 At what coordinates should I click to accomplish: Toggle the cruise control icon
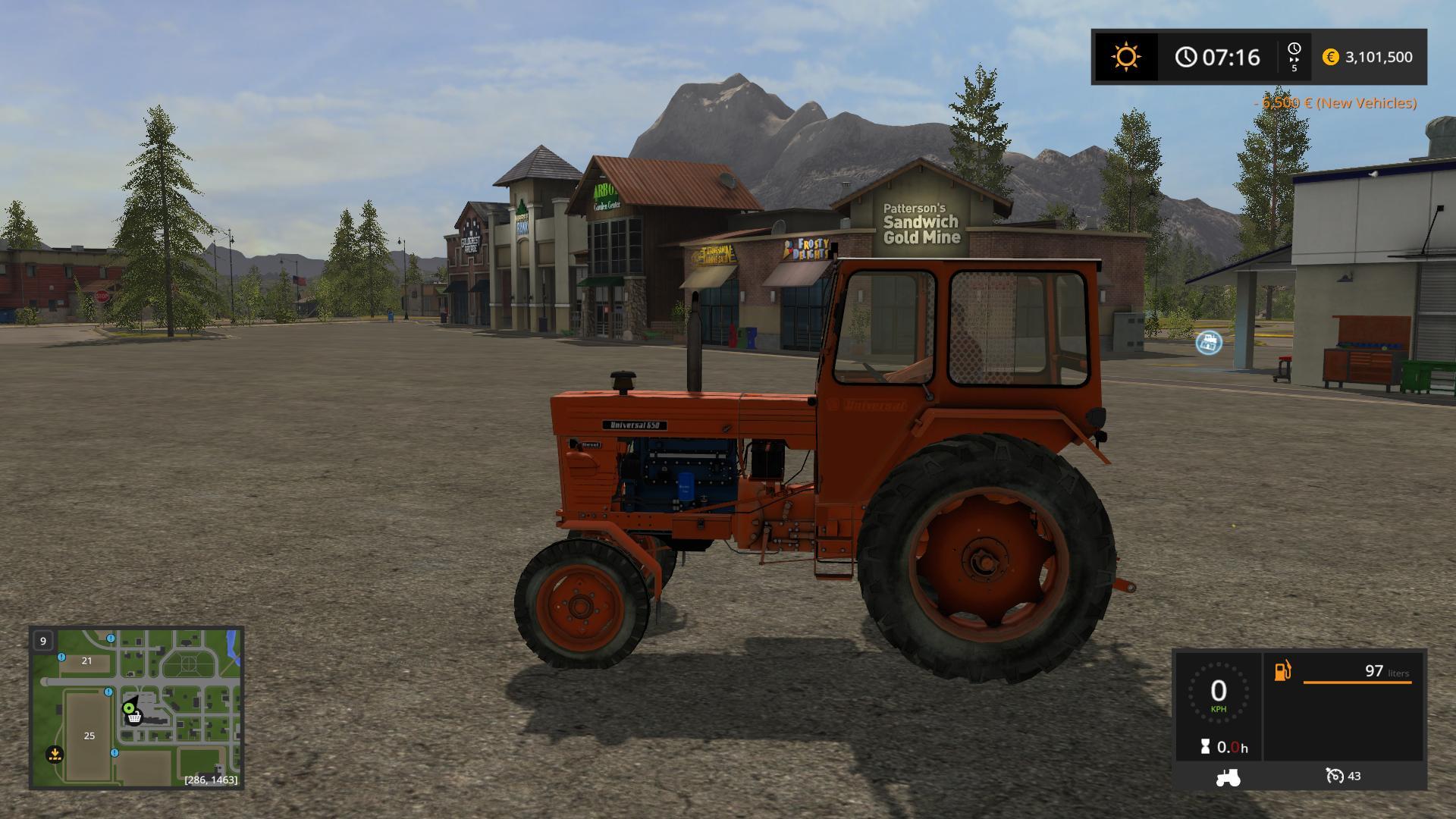(x=1335, y=776)
